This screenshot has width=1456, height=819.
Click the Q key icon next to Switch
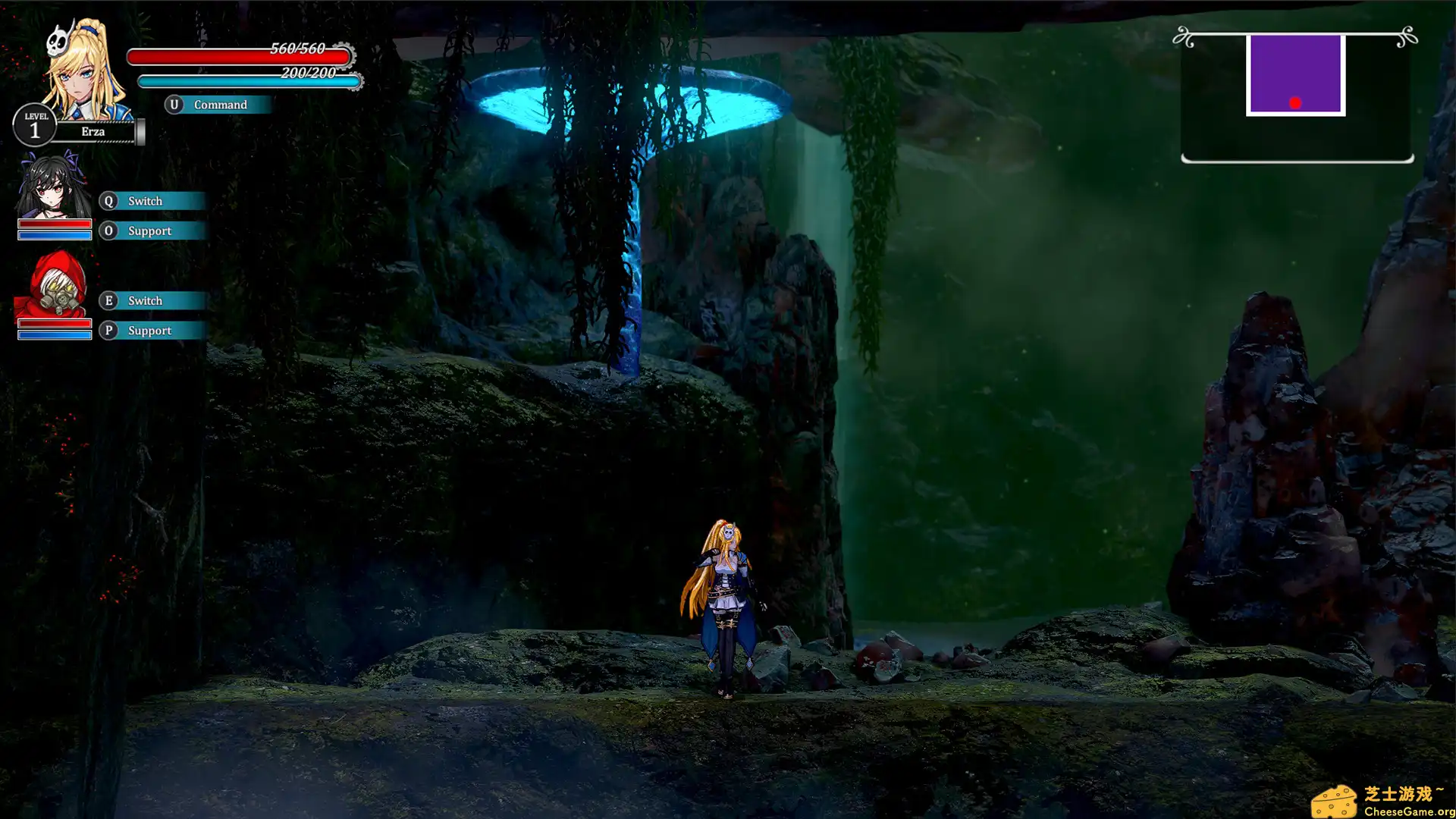point(108,201)
